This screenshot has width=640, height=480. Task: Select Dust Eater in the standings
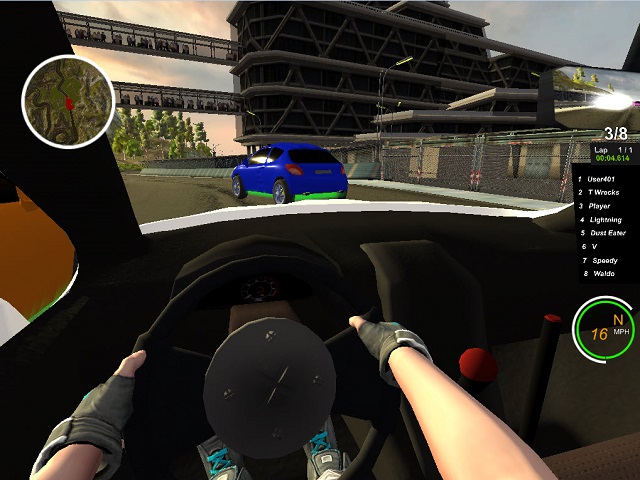608,232
